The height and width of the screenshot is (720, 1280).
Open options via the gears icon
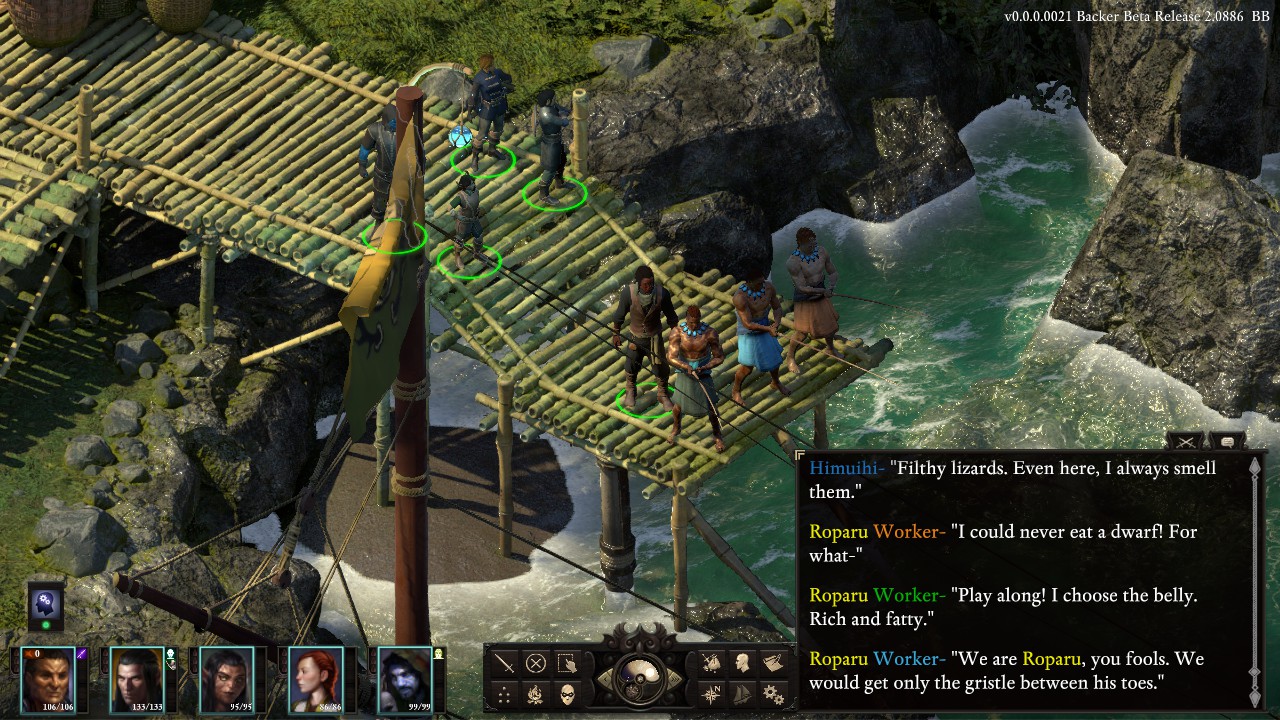[773, 694]
